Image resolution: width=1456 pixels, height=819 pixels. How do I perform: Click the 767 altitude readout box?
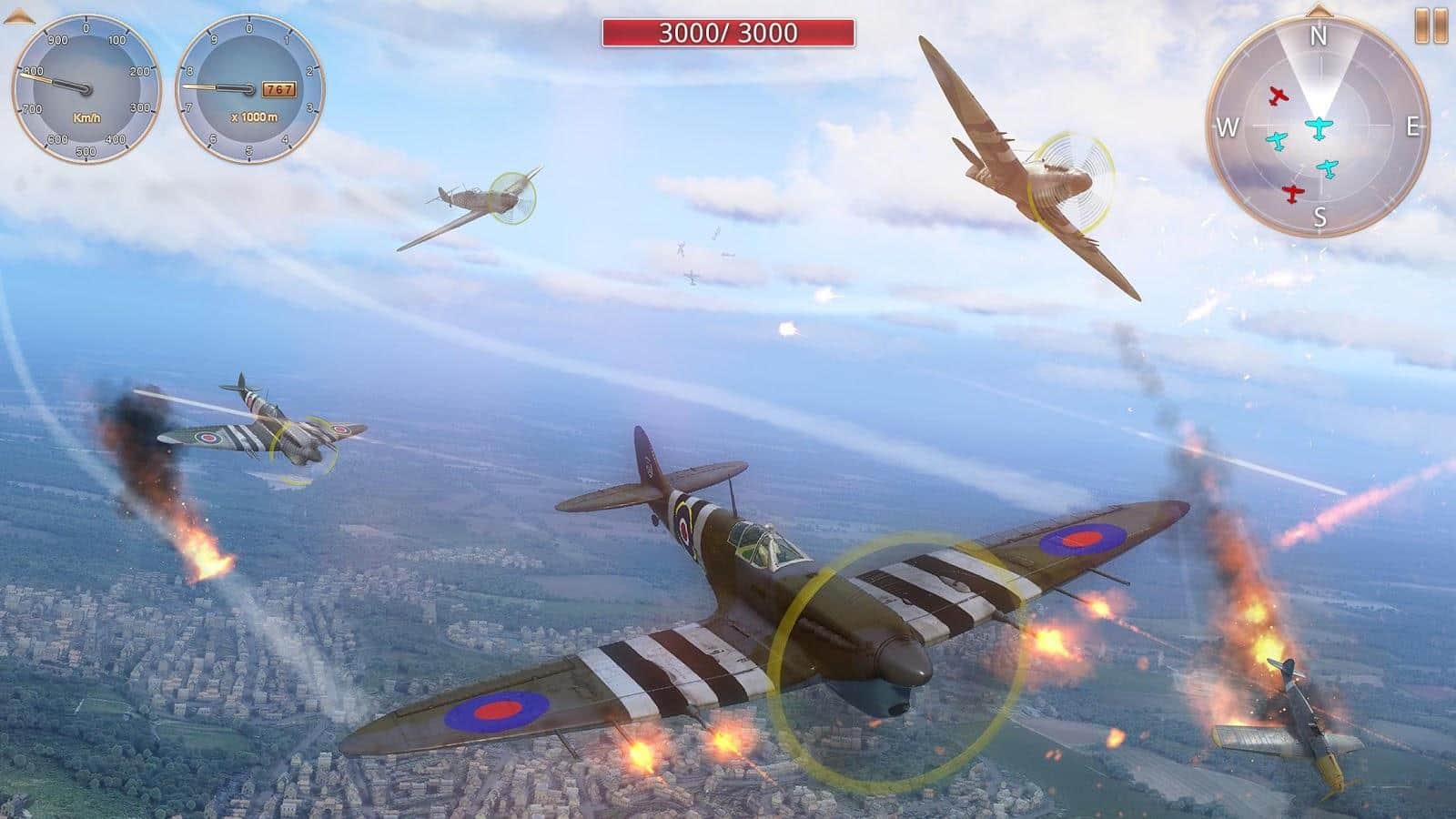278,89
